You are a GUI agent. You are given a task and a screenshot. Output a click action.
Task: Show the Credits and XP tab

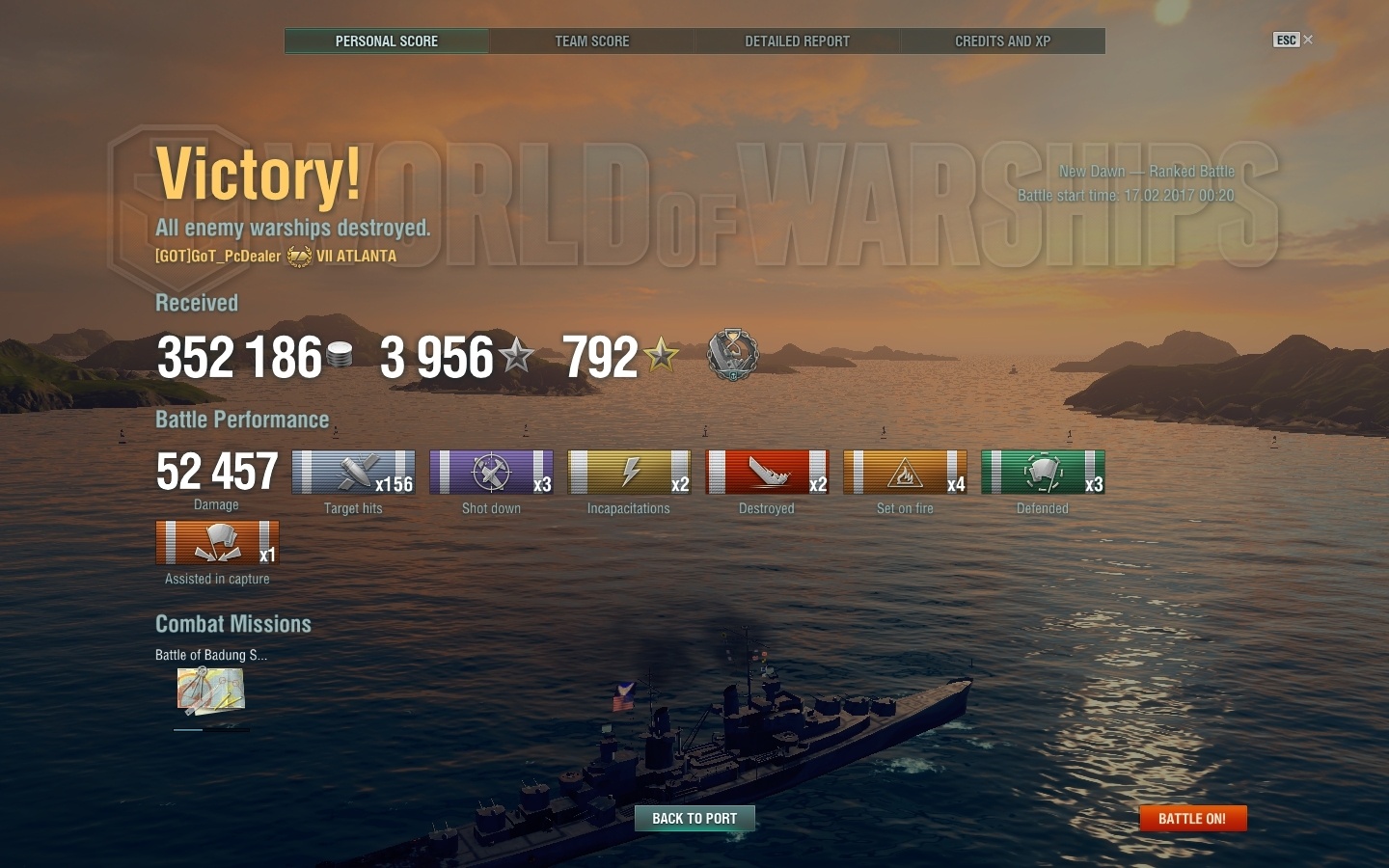coord(1002,41)
